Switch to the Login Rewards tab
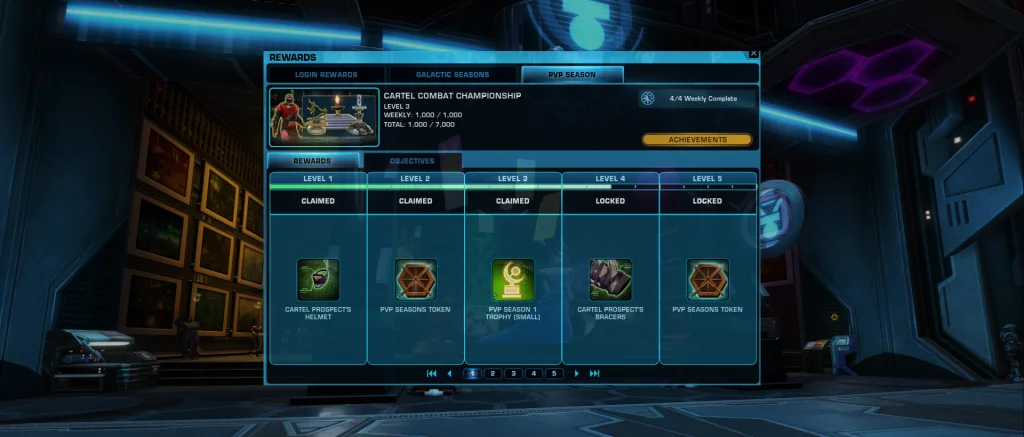Screen dimensions: 1024x437 tap(326, 75)
